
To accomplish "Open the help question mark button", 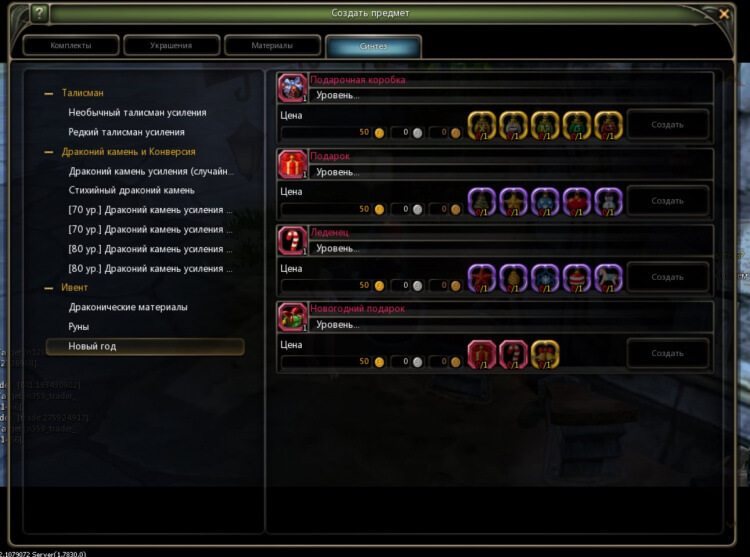I will (39, 14).
